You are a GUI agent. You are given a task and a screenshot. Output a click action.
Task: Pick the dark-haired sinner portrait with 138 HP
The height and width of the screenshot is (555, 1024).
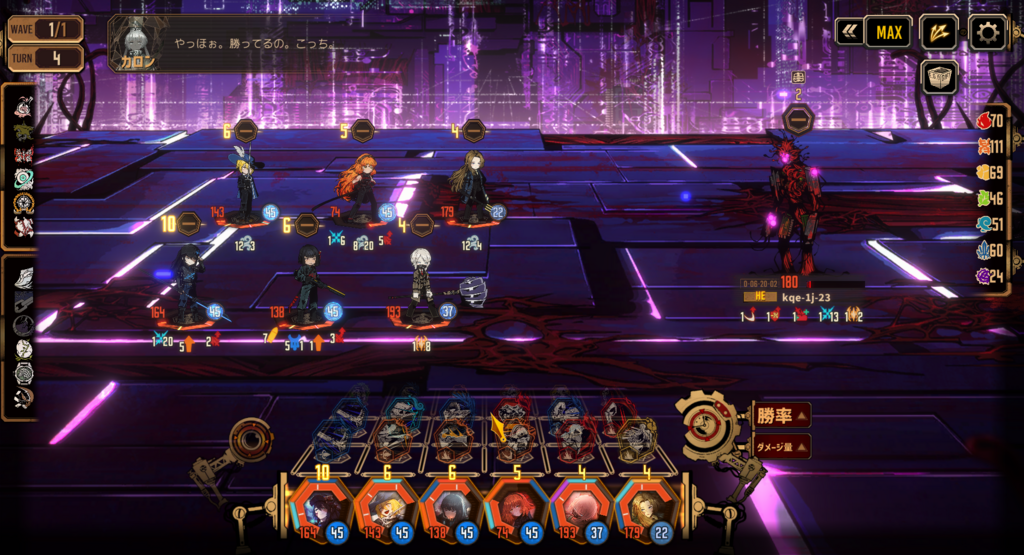pos(450,510)
